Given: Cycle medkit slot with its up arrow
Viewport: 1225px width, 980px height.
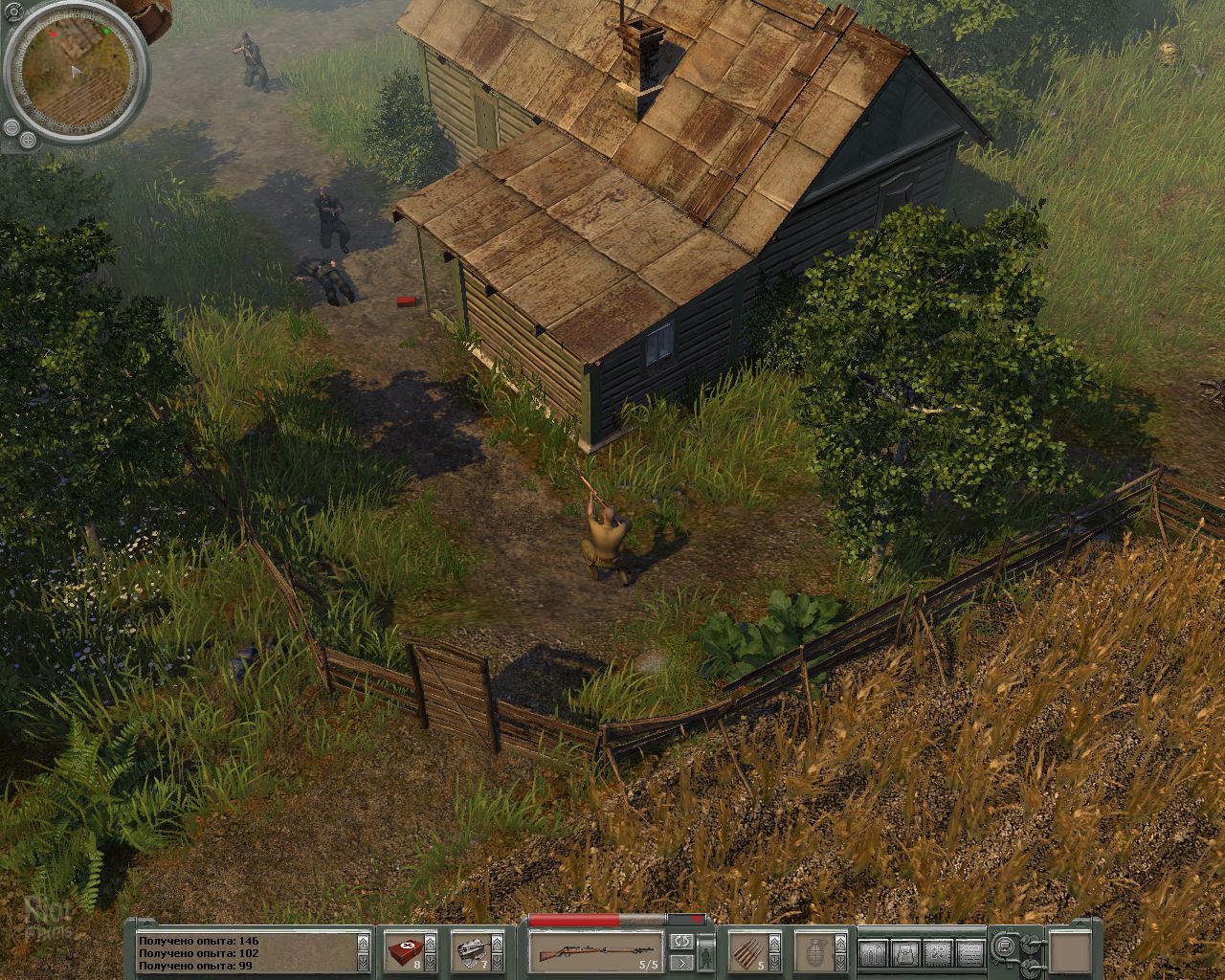Looking at the screenshot, I should [433, 941].
